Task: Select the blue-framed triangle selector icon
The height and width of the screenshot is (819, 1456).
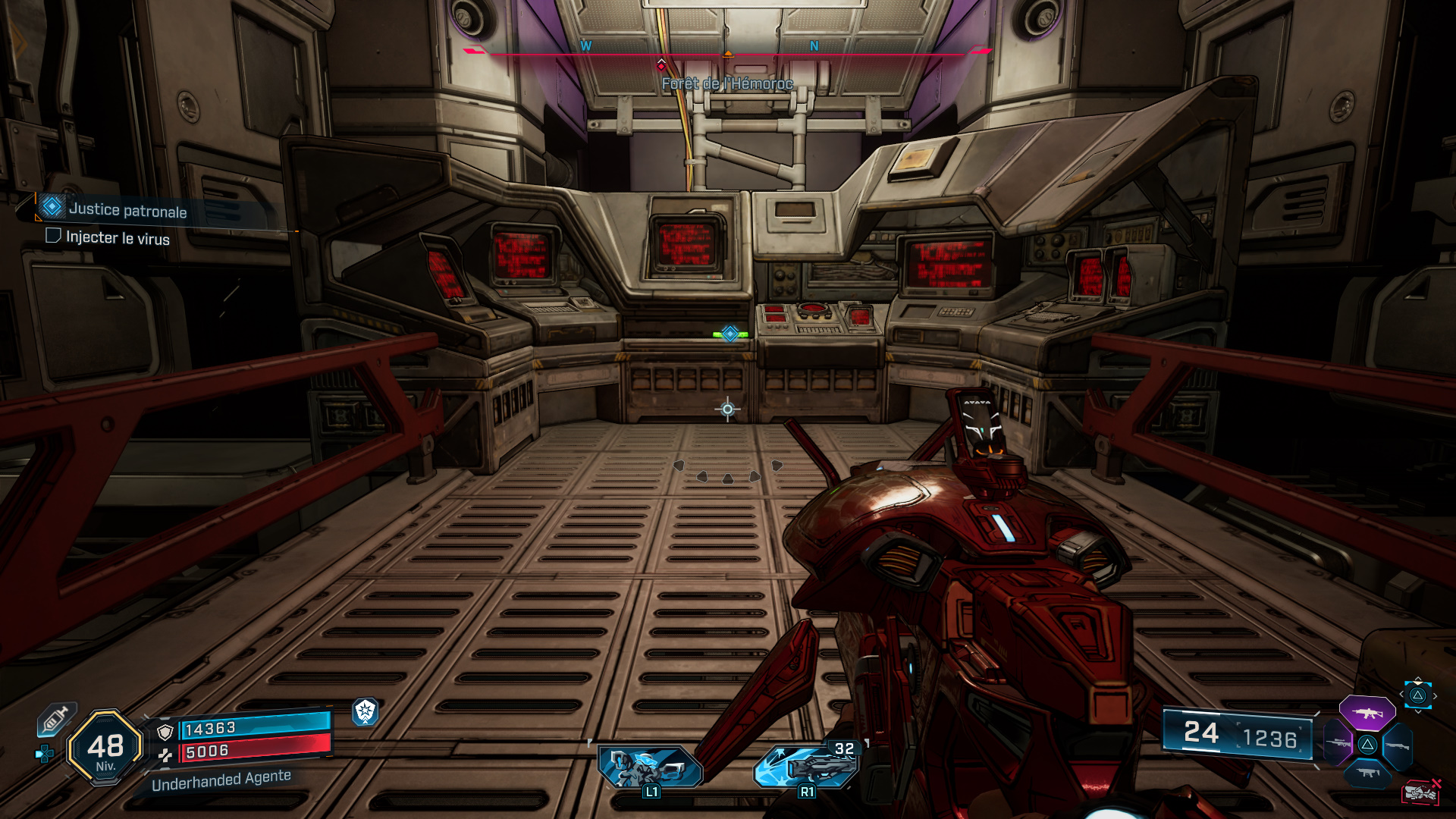Action: coord(1417,695)
